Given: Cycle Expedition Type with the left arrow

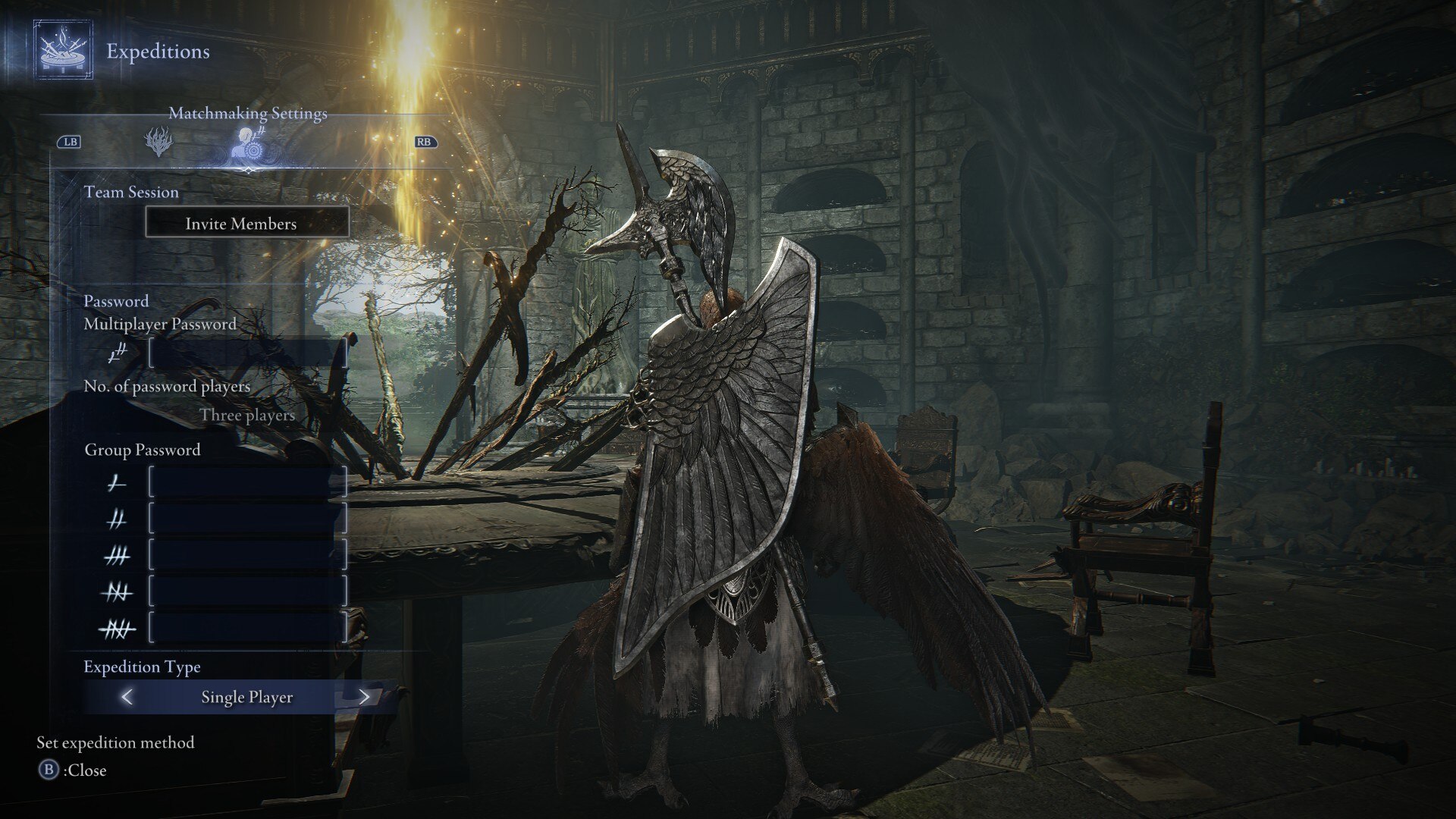Looking at the screenshot, I should 127,697.
